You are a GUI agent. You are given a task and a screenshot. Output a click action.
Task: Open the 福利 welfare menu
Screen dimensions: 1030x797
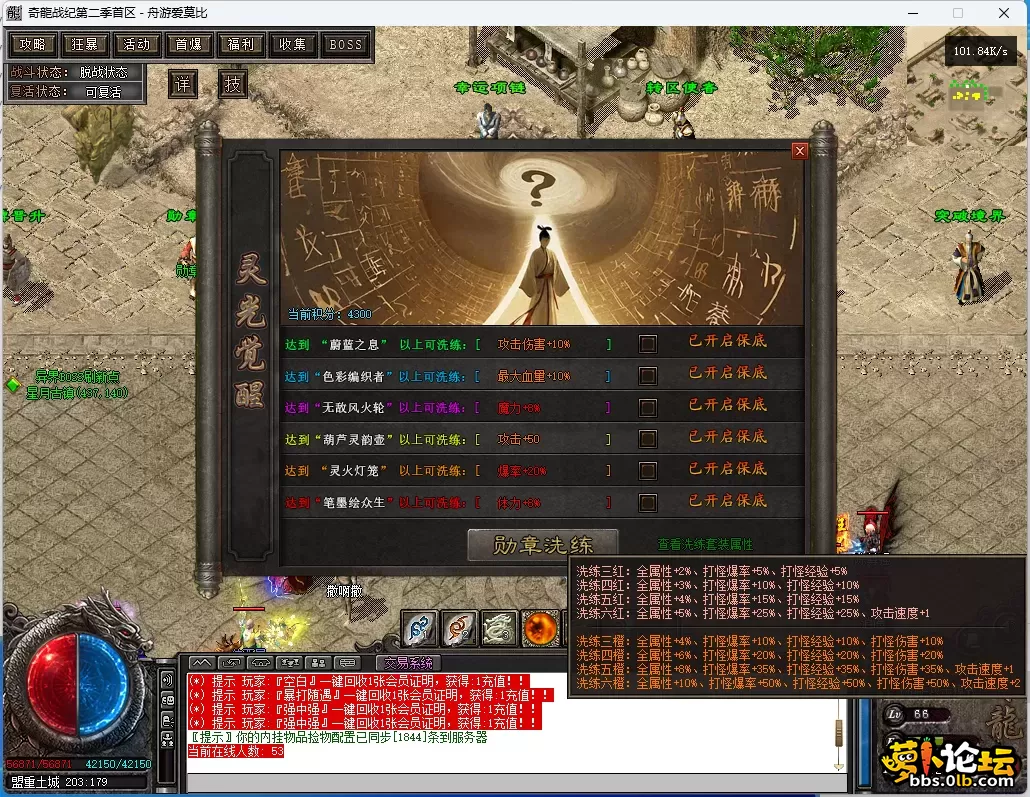241,44
